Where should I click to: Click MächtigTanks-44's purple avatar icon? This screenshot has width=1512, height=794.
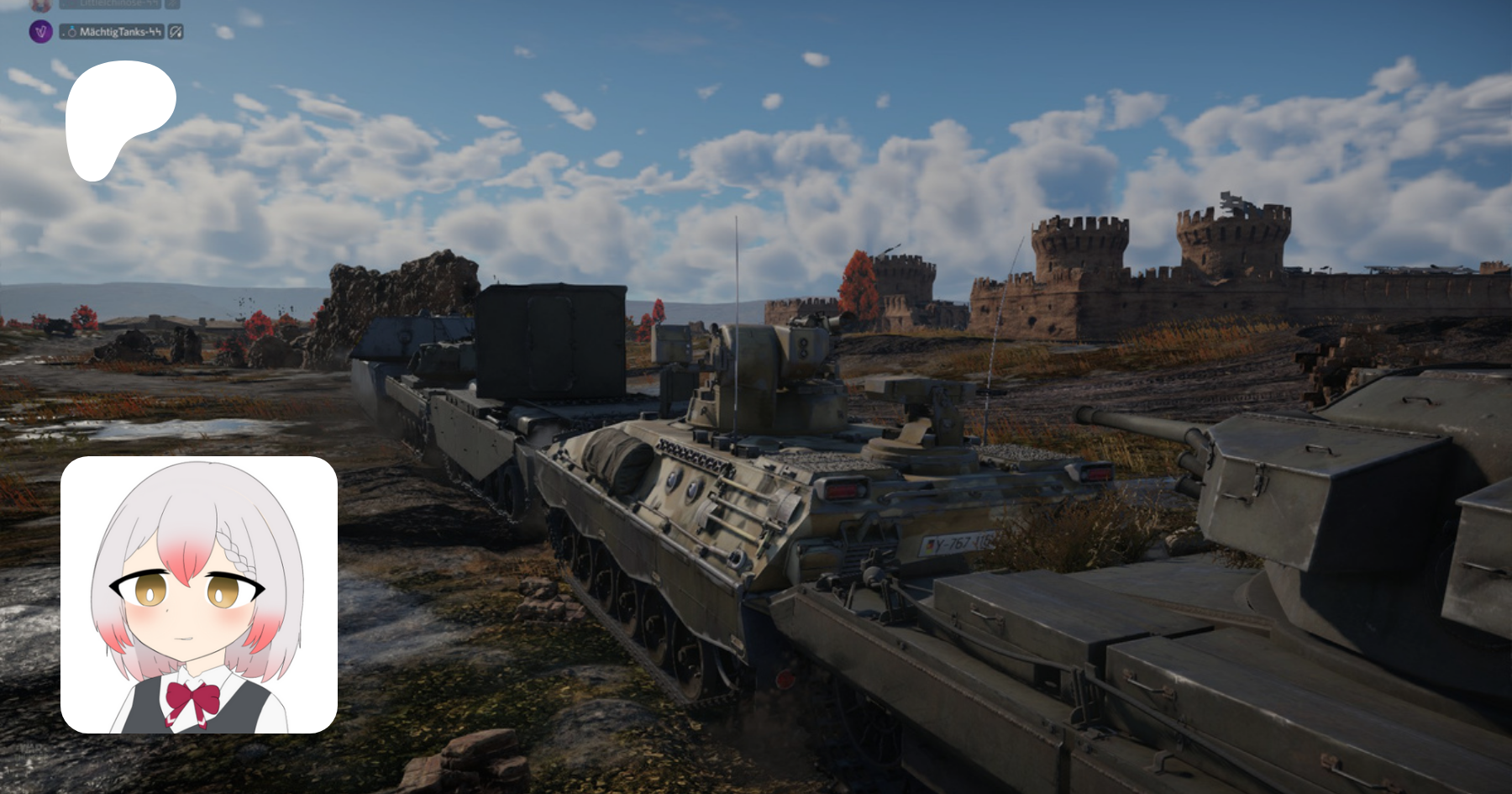[41, 32]
